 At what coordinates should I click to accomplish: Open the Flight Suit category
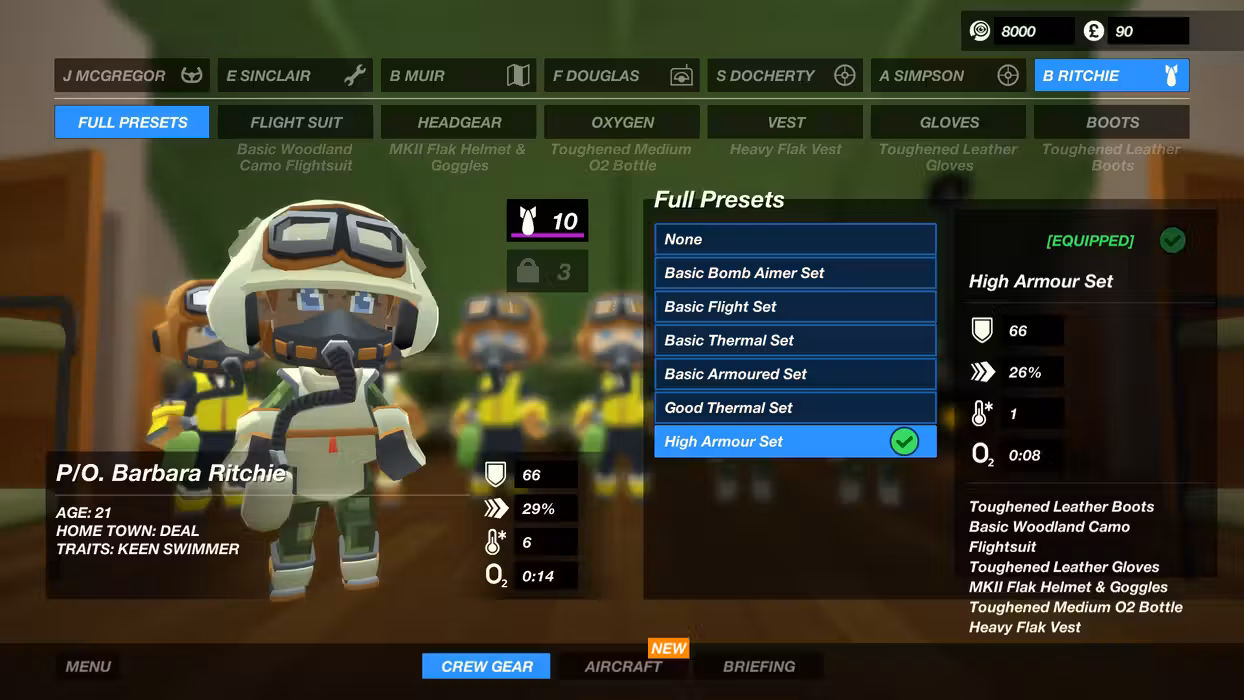click(x=296, y=122)
